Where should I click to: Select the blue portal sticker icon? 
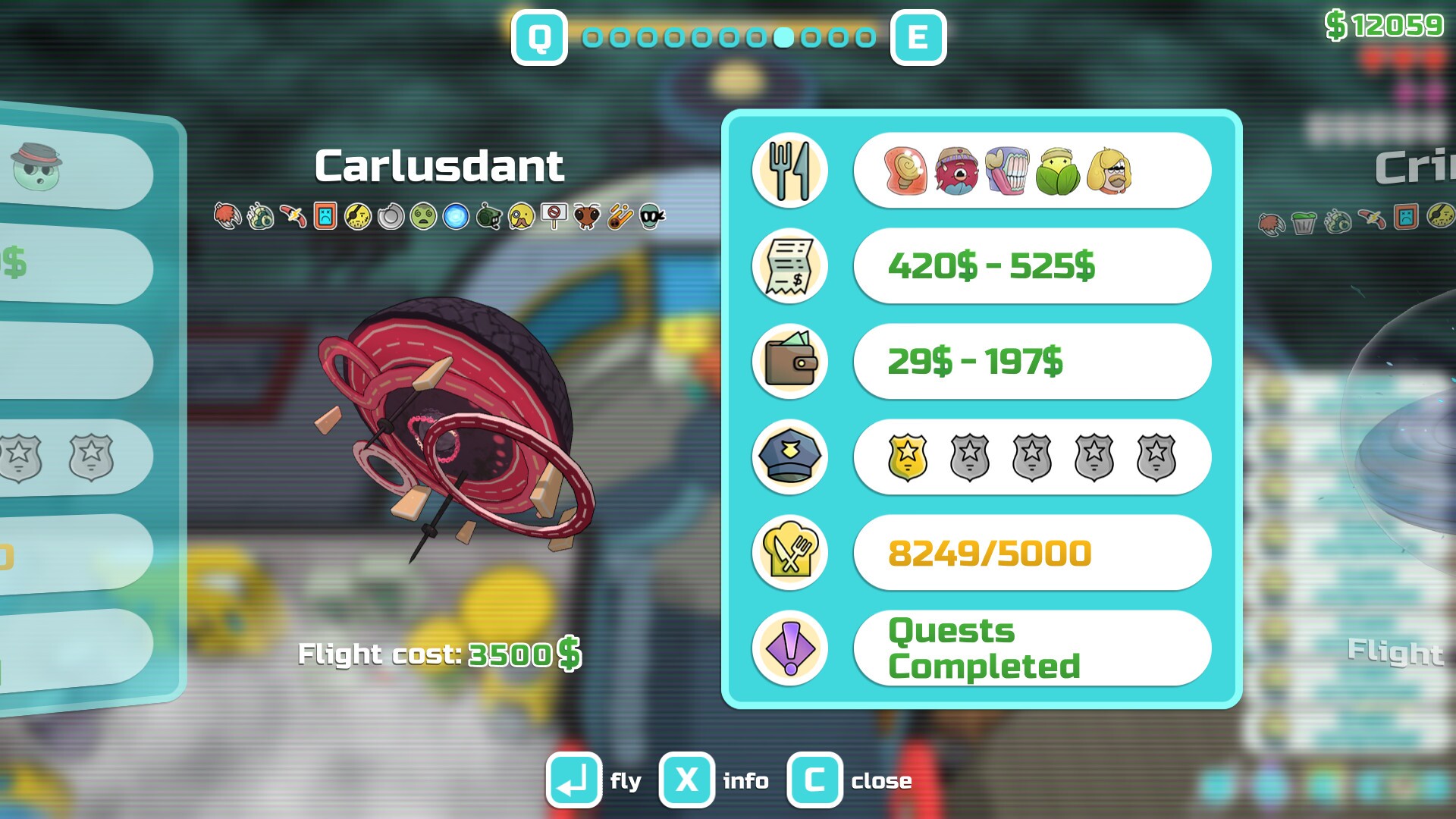coord(454,216)
